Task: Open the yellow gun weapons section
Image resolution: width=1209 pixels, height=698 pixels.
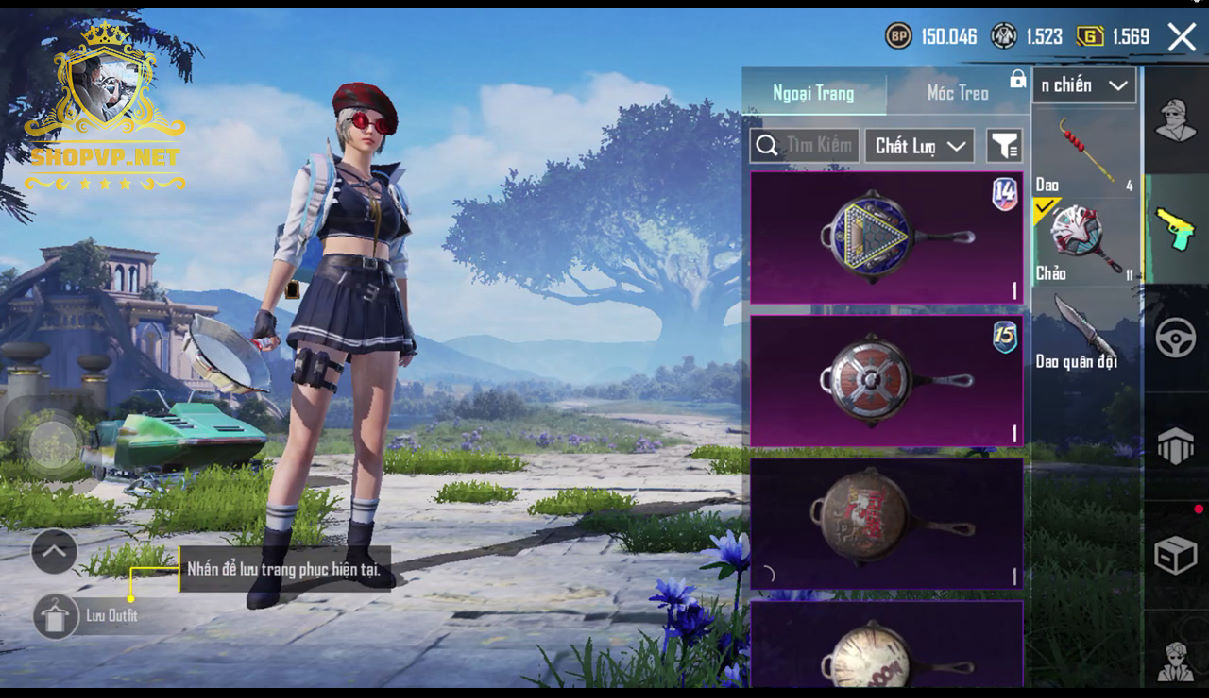Action: point(1176,229)
